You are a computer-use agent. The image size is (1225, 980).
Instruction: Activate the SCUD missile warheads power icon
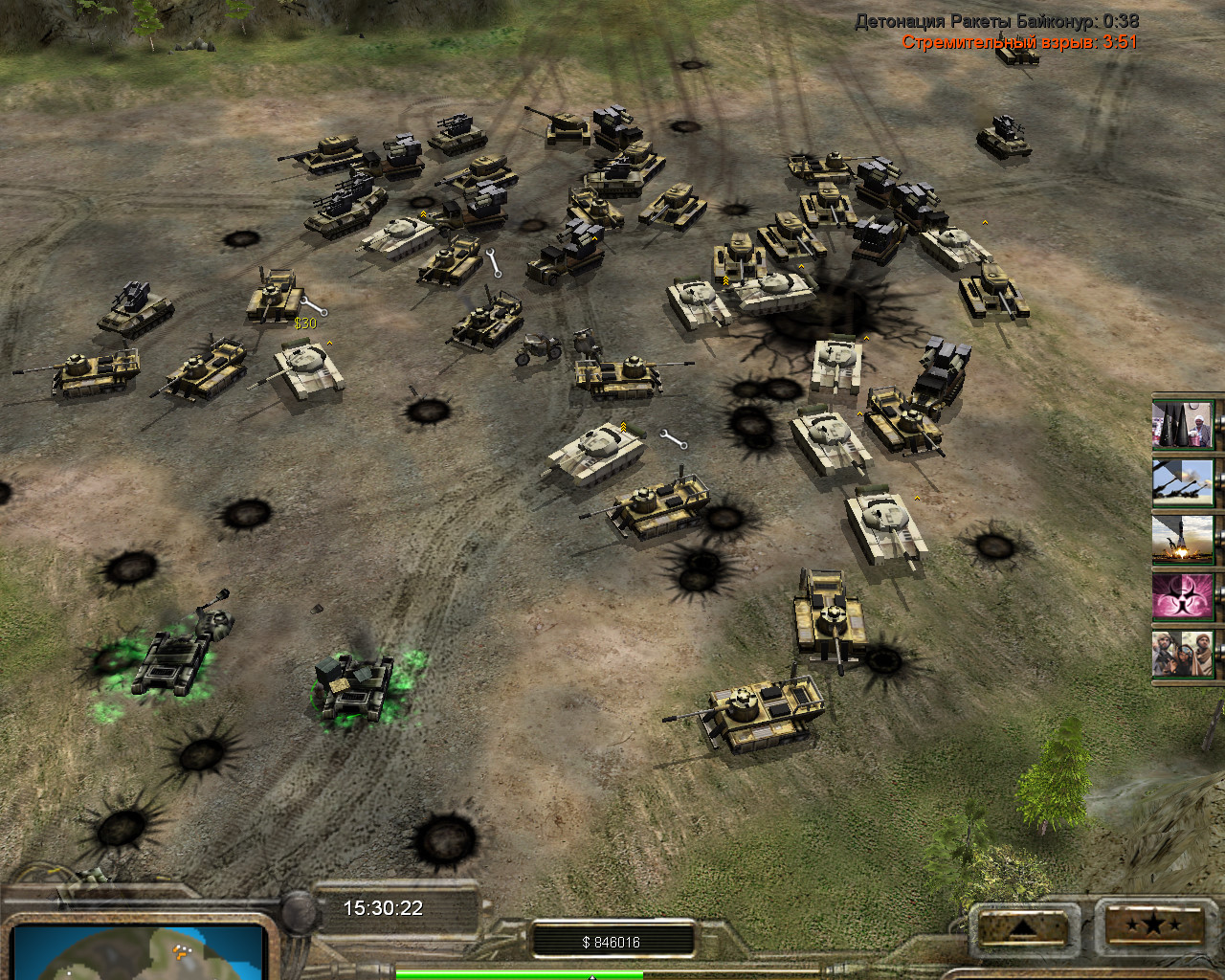point(1183,425)
